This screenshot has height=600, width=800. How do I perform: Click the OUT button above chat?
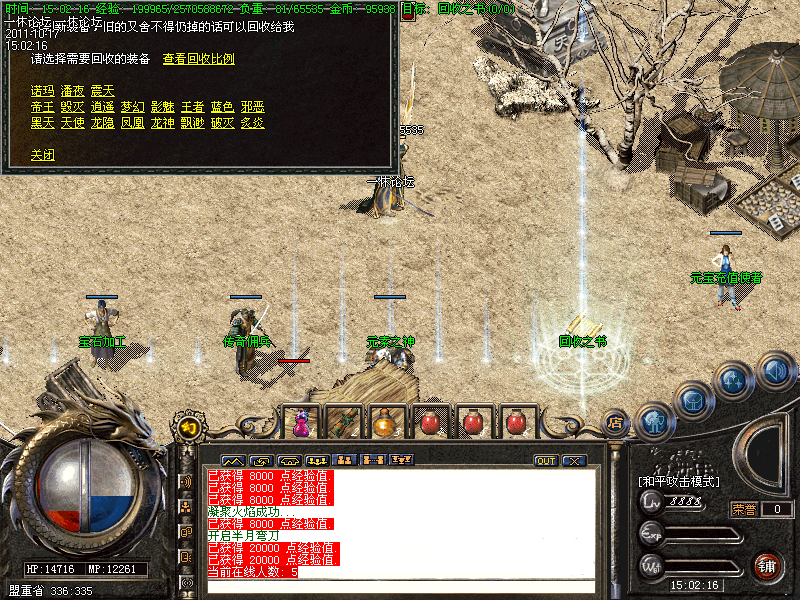(x=546, y=461)
